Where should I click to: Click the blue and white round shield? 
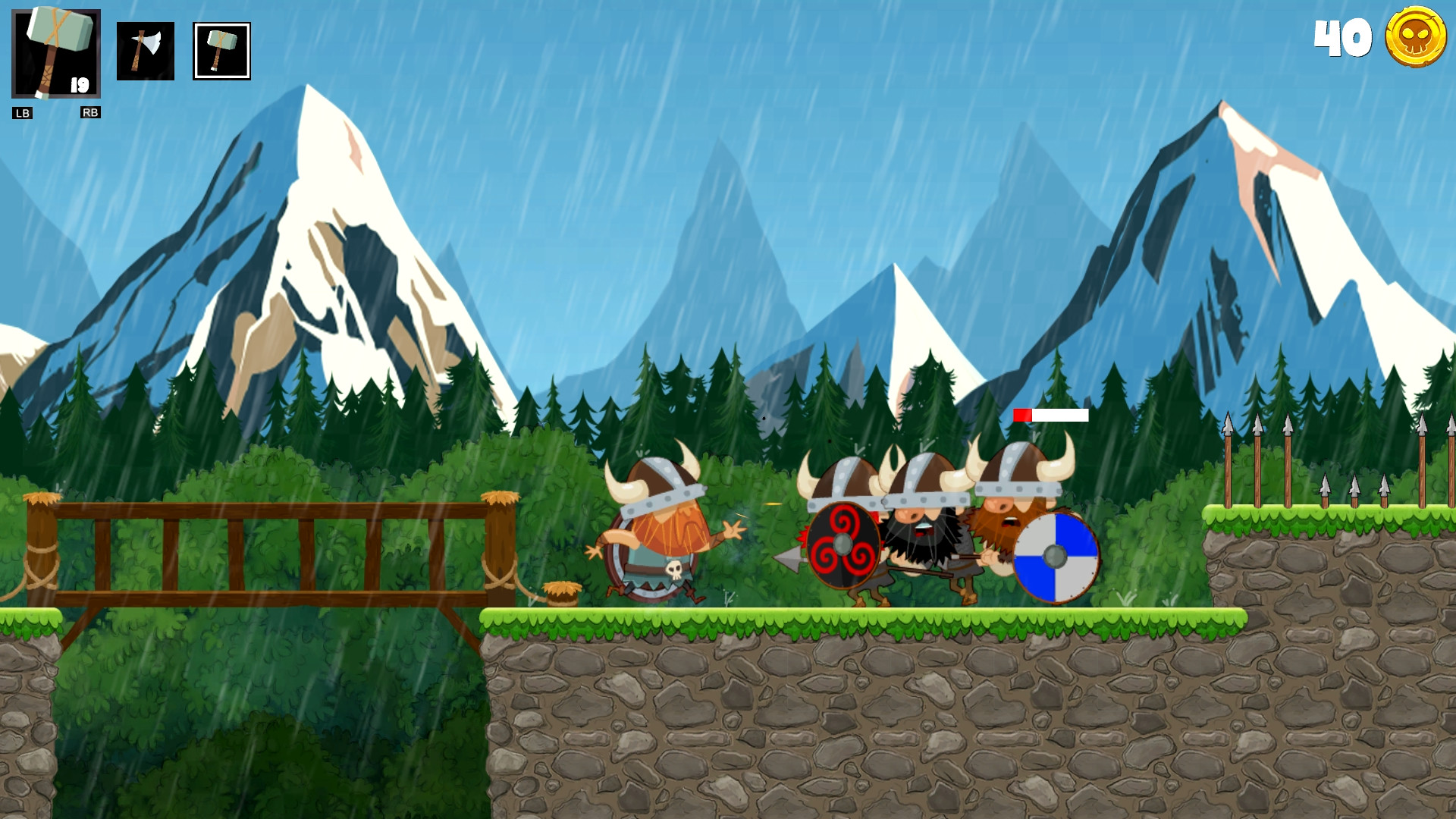point(1056,557)
